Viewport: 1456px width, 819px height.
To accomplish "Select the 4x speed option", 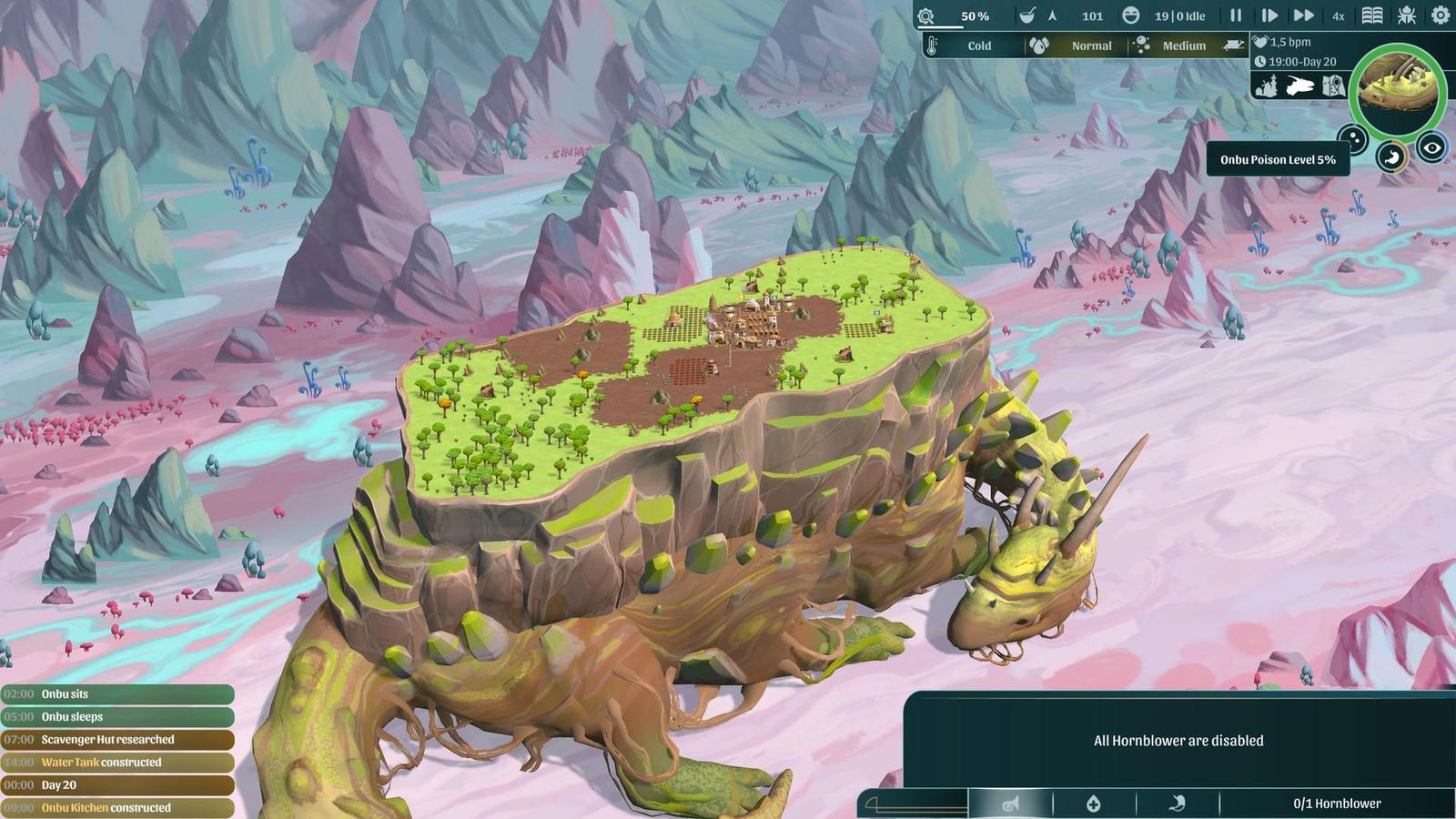I will [x=1339, y=15].
